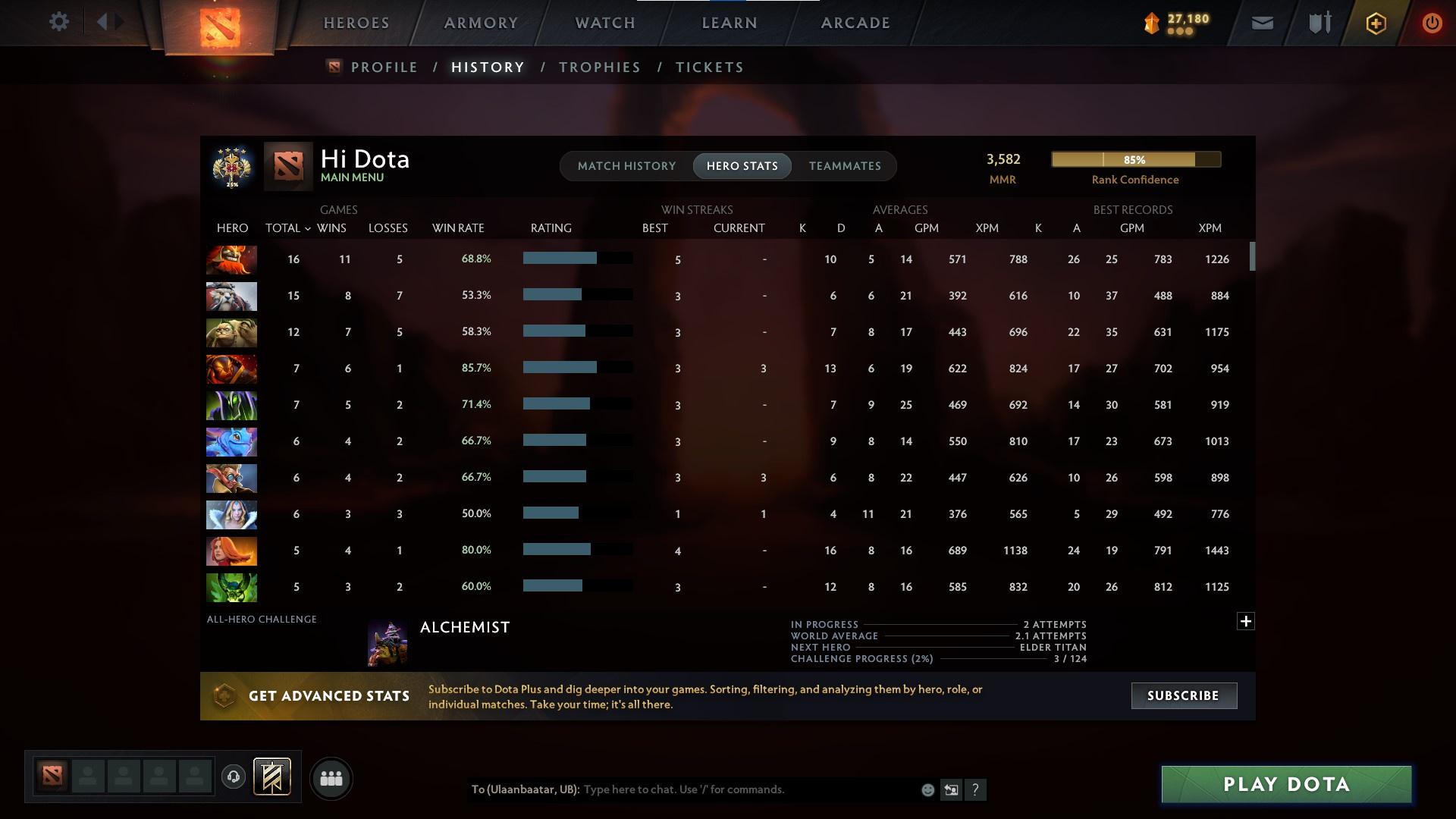Viewport: 1456px width, 819px height.
Task: Select the Dota logo party slot
Action: coord(52,775)
